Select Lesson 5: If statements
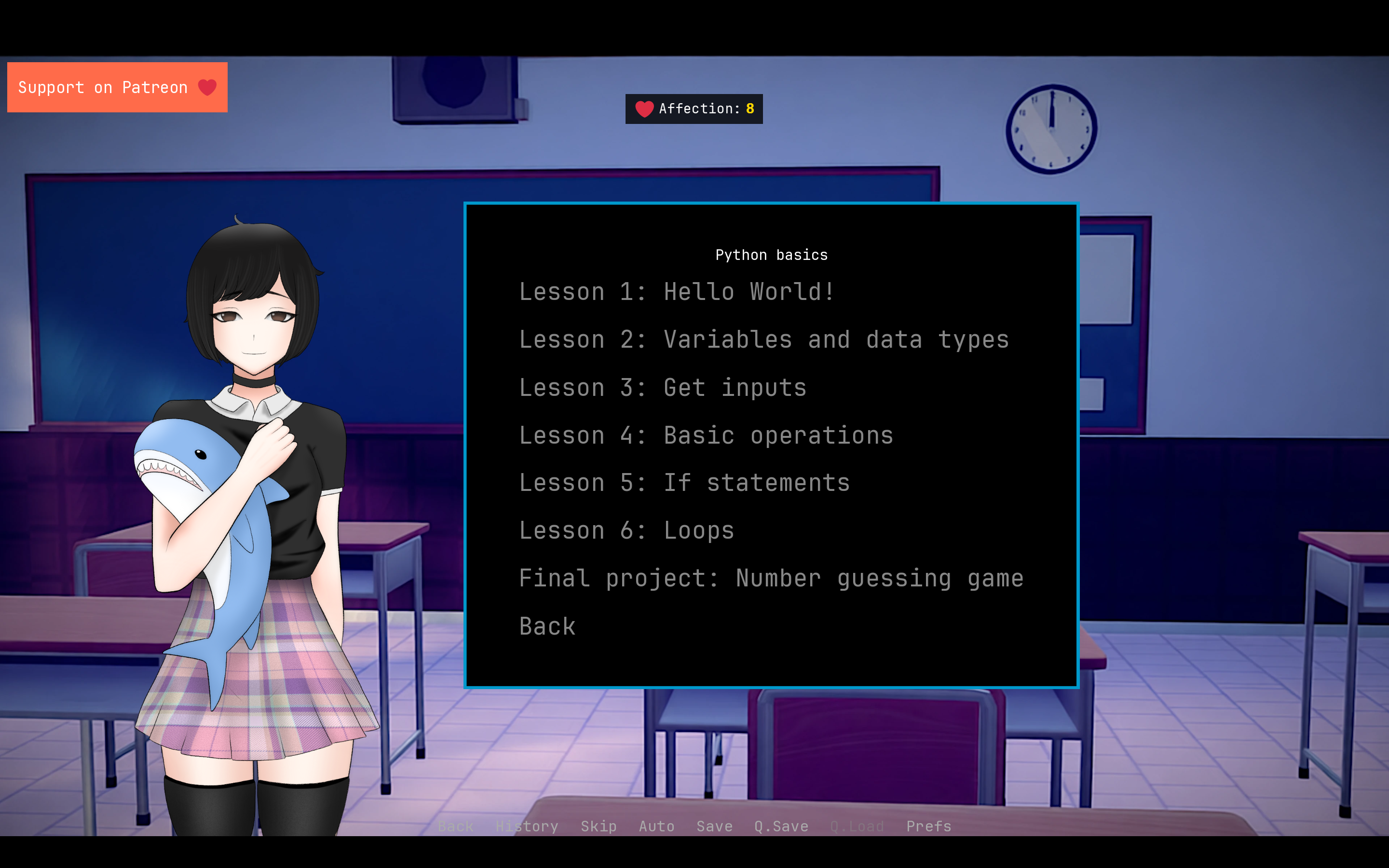This screenshot has width=1389, height=868. [x=684, y=483]
